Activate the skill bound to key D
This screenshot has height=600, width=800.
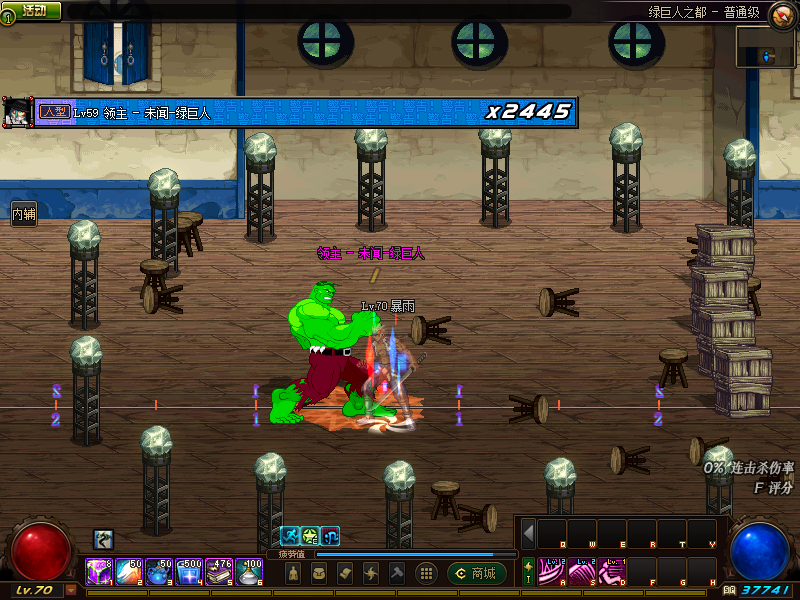pyautogui.click(x=611, y=571)
